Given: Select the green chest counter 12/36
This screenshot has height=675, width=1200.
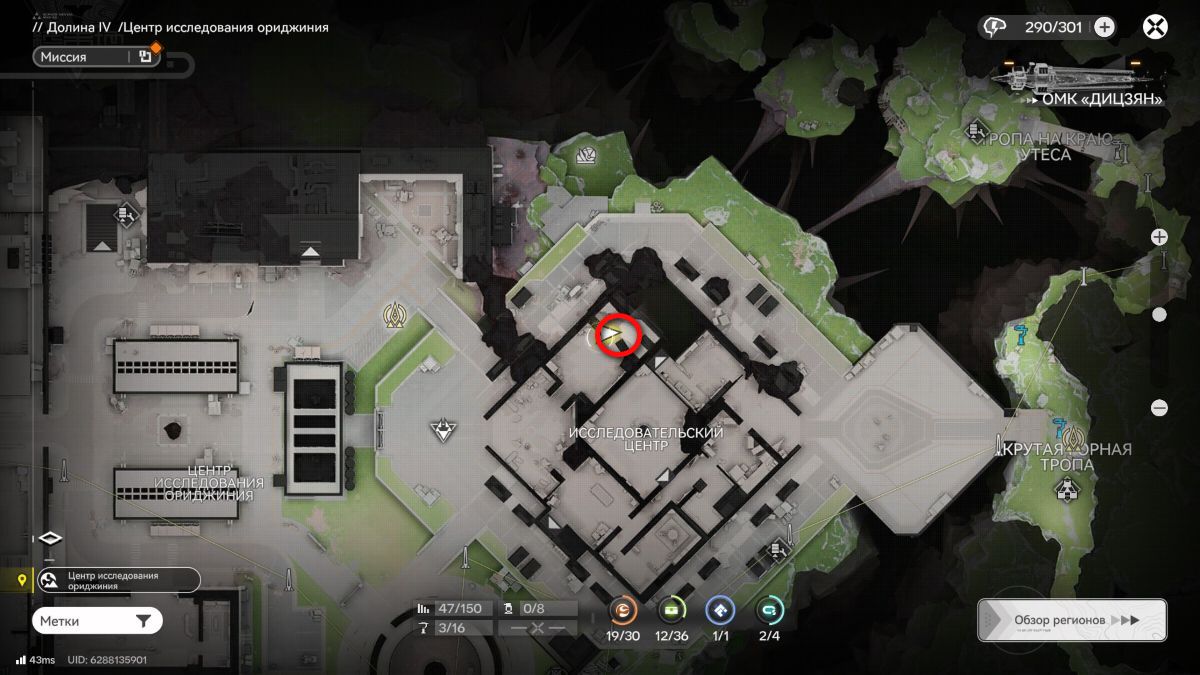Looking at the screenshot, I should click(672, 611).
